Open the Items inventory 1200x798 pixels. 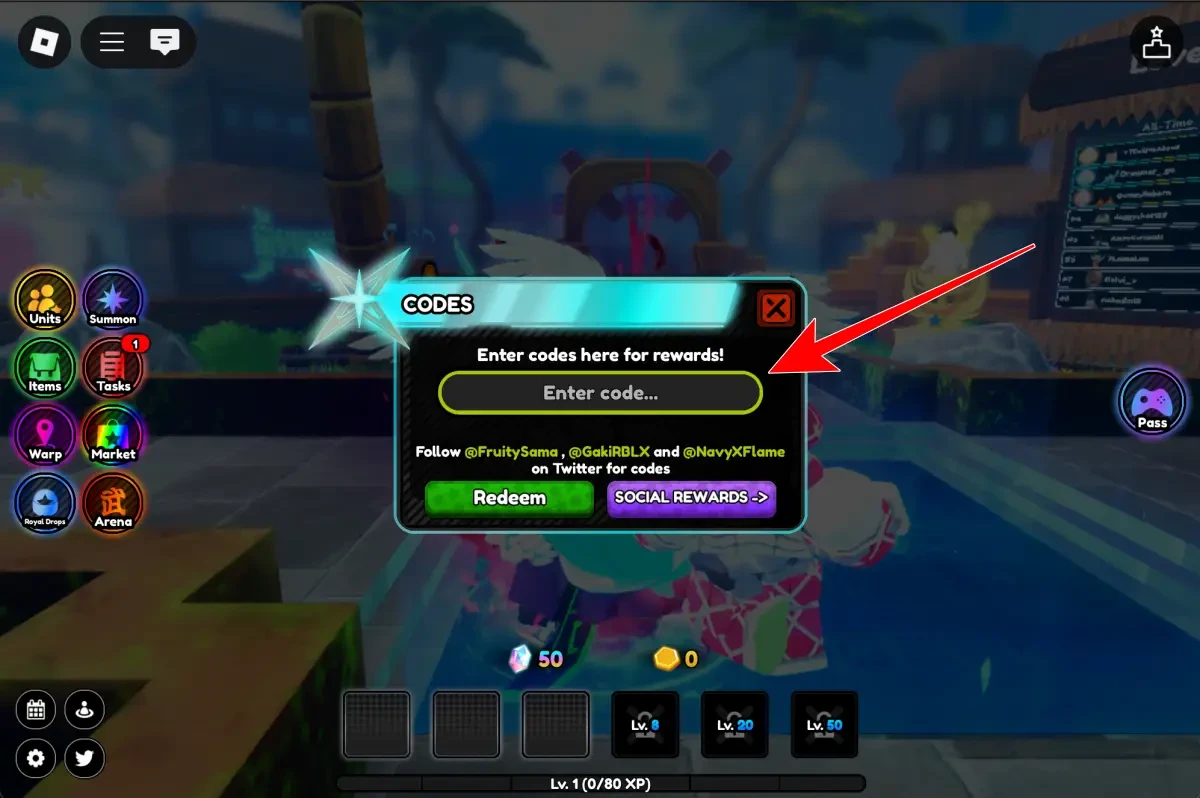click(45, 368)
